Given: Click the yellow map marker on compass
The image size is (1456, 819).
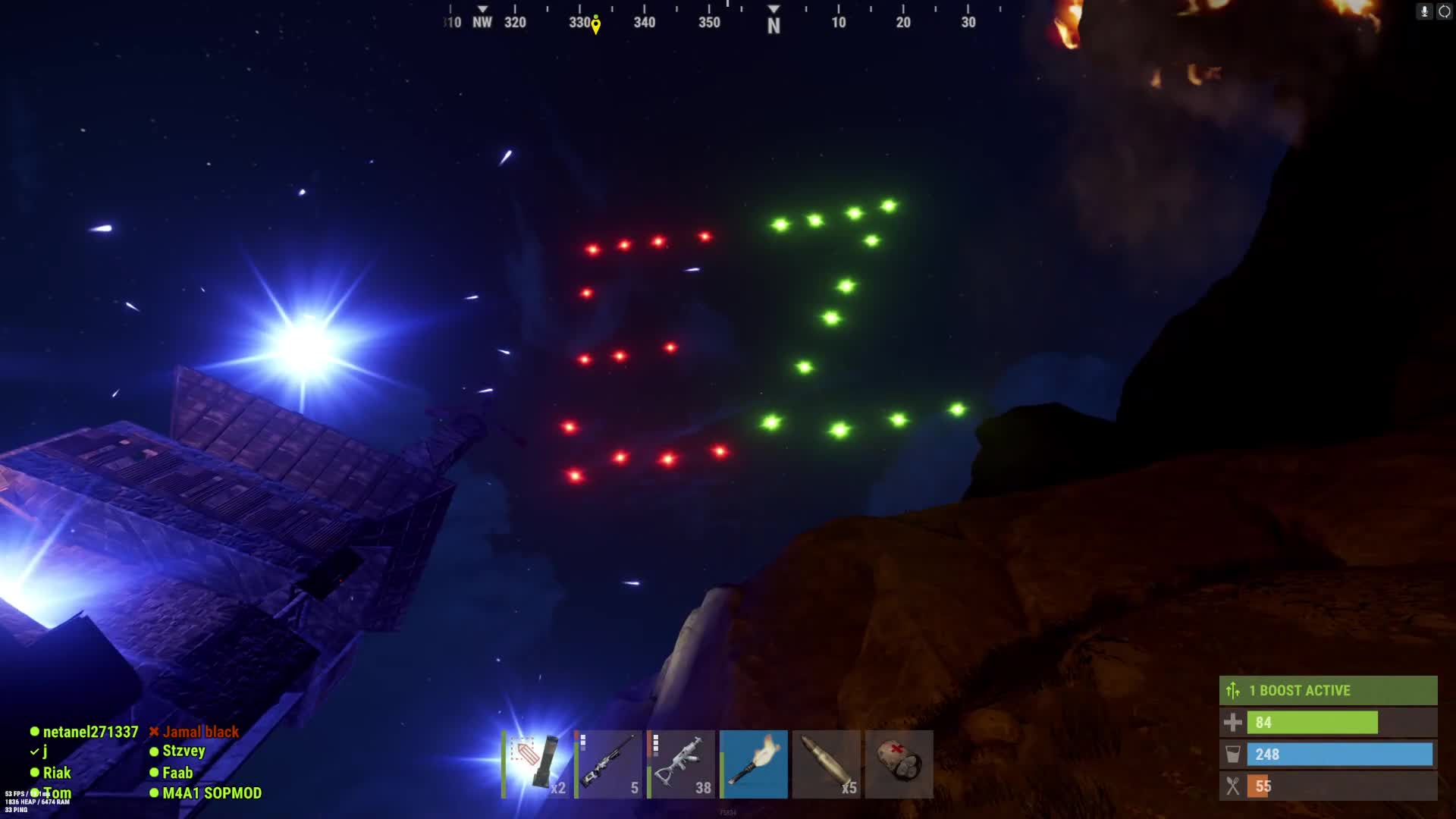Looking at the screenshot, I should click(596, 27).
